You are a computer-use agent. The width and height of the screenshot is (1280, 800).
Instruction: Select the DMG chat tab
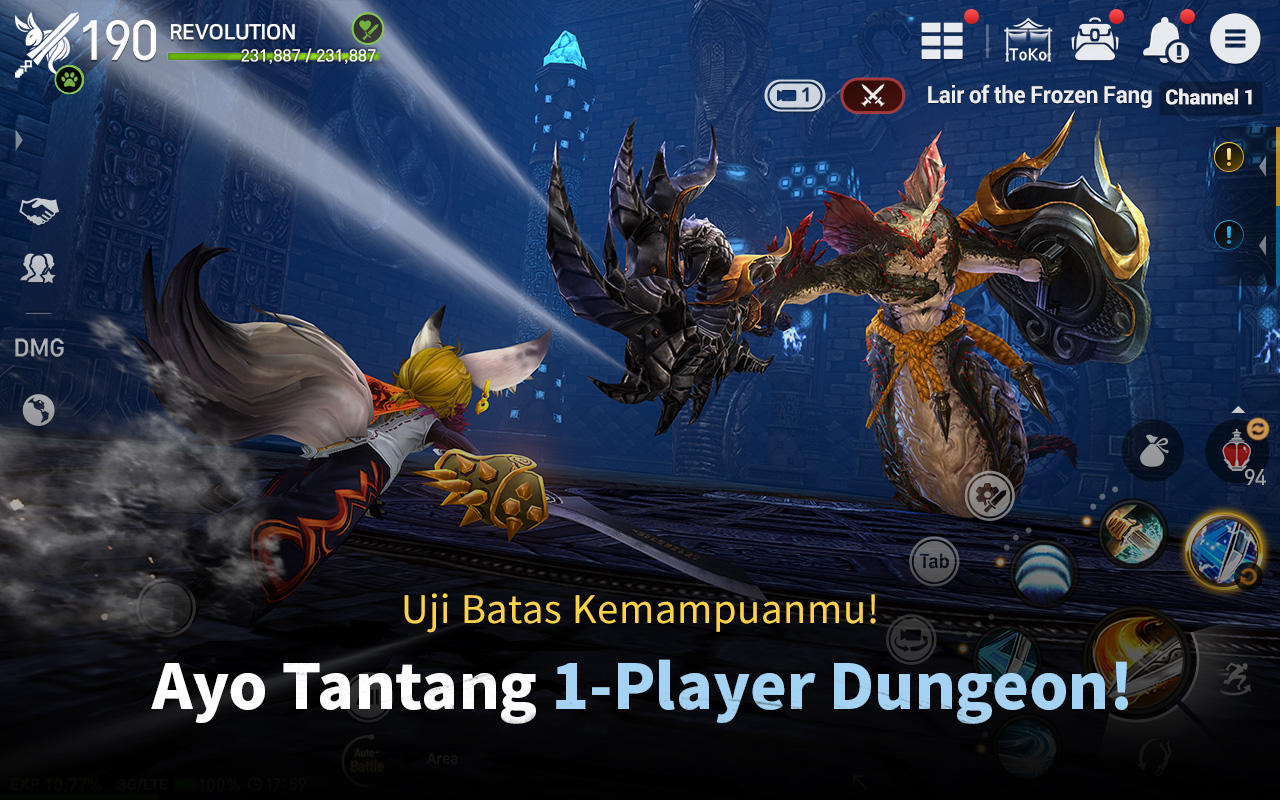point(39,348)
